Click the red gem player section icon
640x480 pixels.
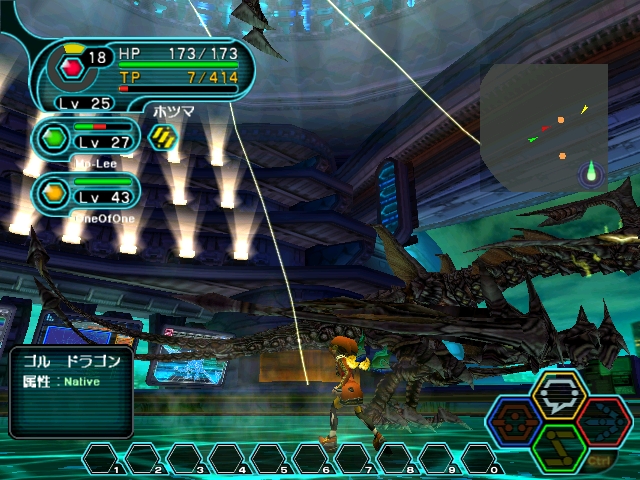coord(71,67)
